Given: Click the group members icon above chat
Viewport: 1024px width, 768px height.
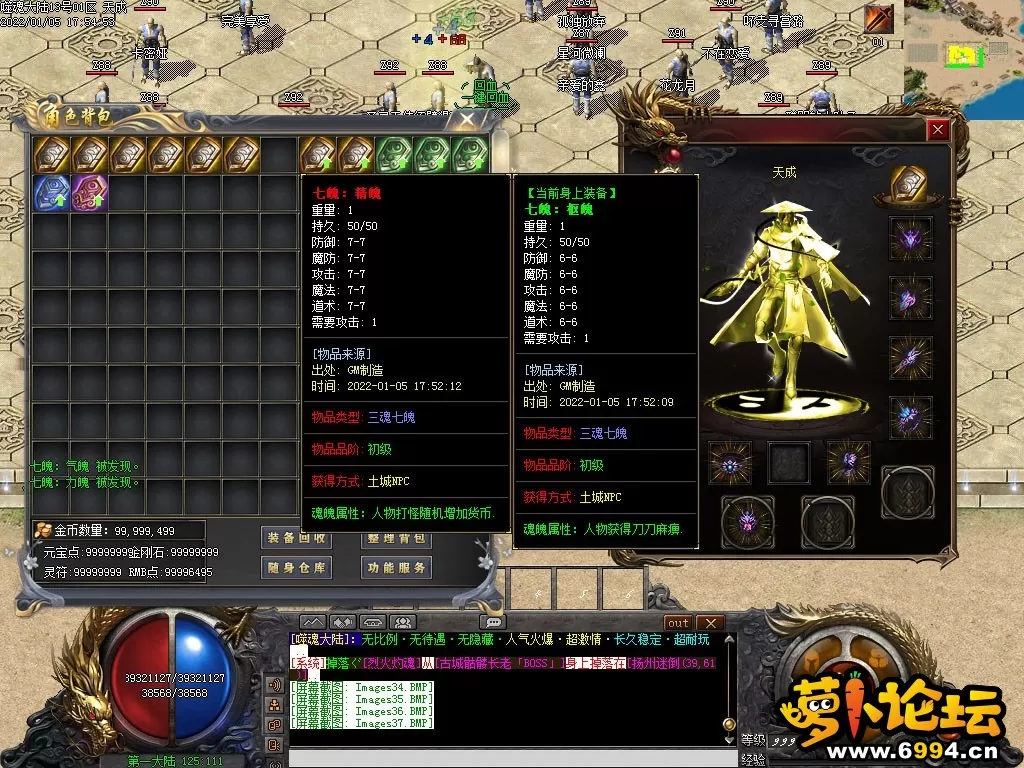Looking at the screenshot, I should click(x=402, y=623).
